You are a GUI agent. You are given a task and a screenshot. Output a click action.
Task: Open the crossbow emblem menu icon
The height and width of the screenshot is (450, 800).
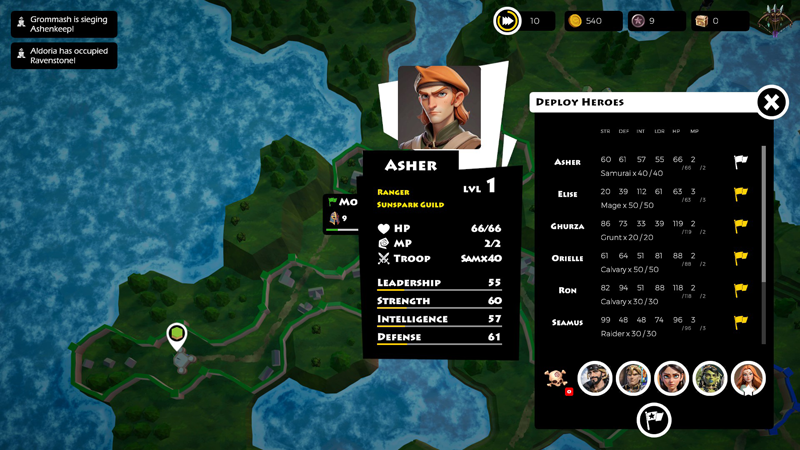tap(774, 21)
